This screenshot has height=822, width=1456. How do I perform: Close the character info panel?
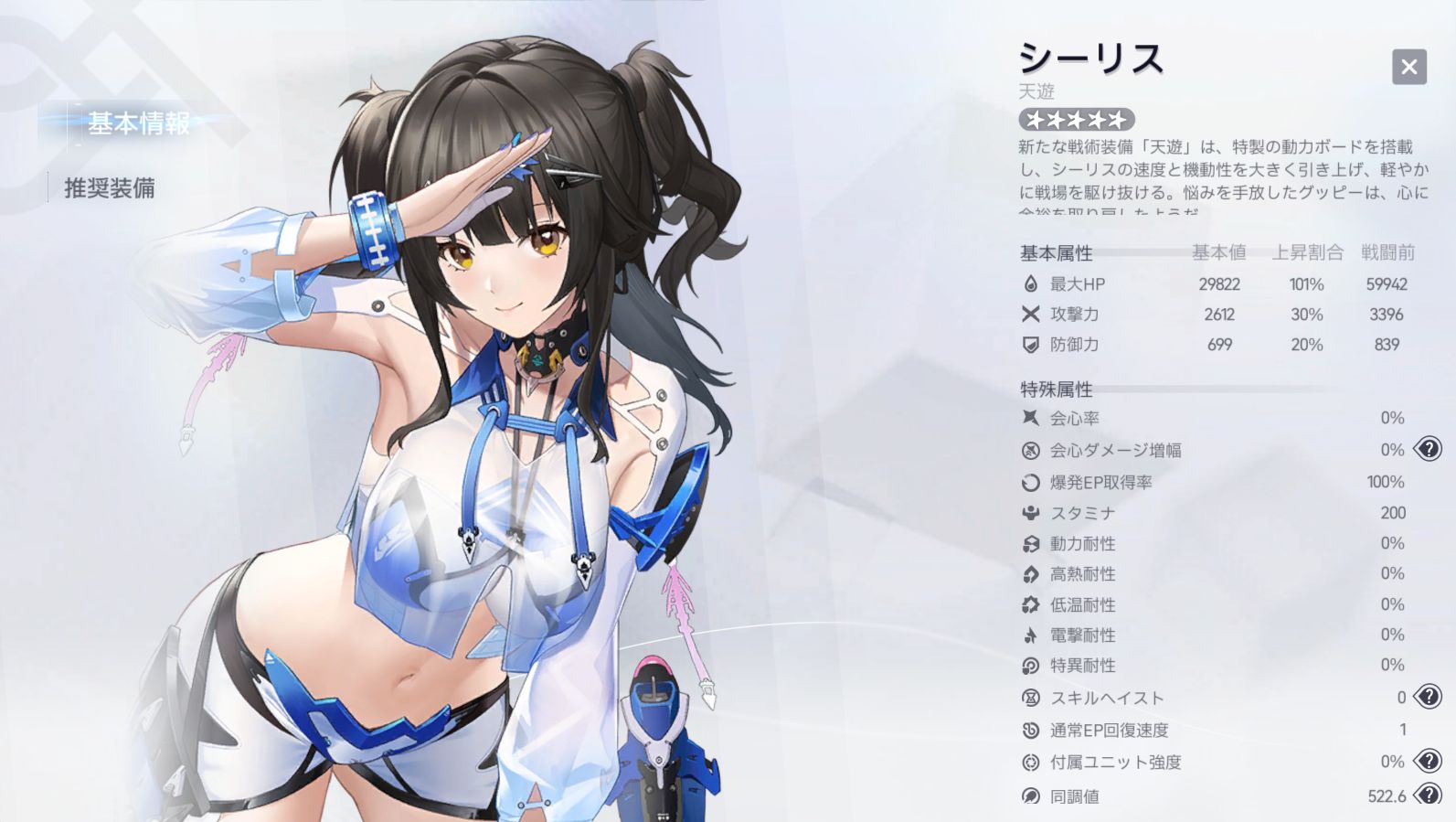pos(1408,67)
